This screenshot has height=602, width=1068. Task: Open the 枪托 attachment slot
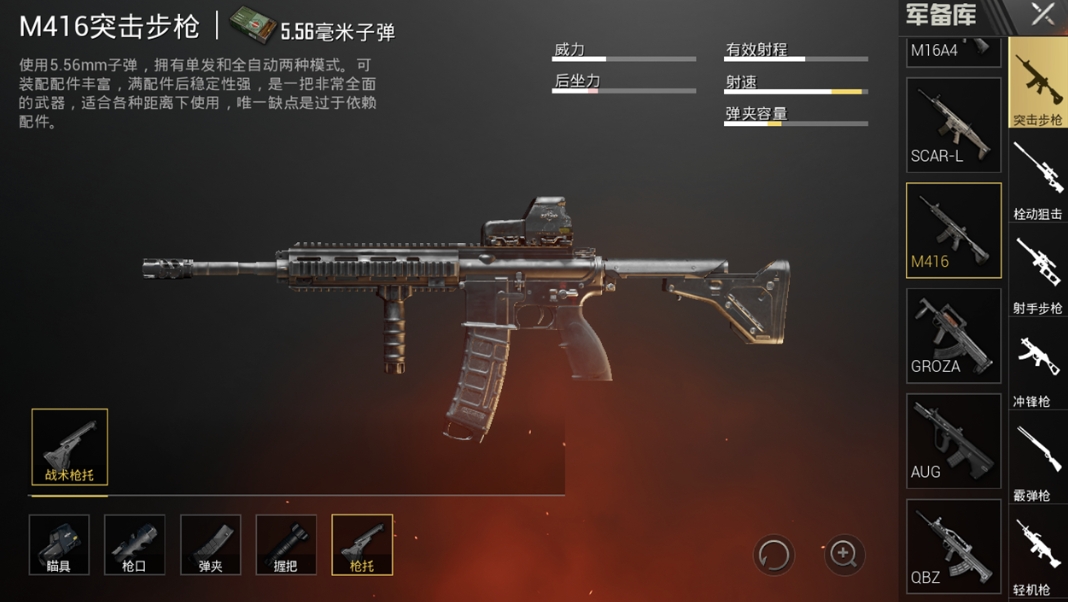[362, 545]
